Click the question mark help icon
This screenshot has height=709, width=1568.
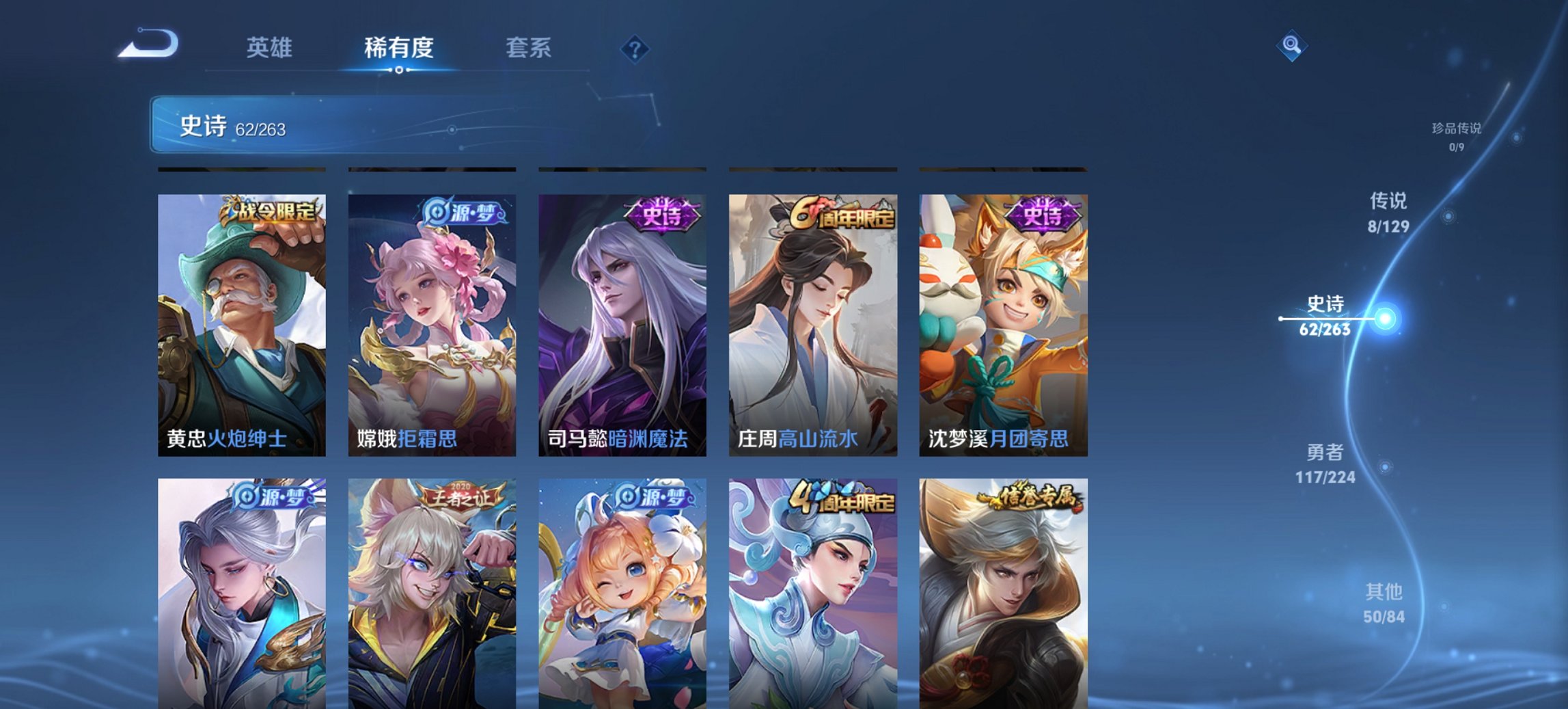pos(635,48)
